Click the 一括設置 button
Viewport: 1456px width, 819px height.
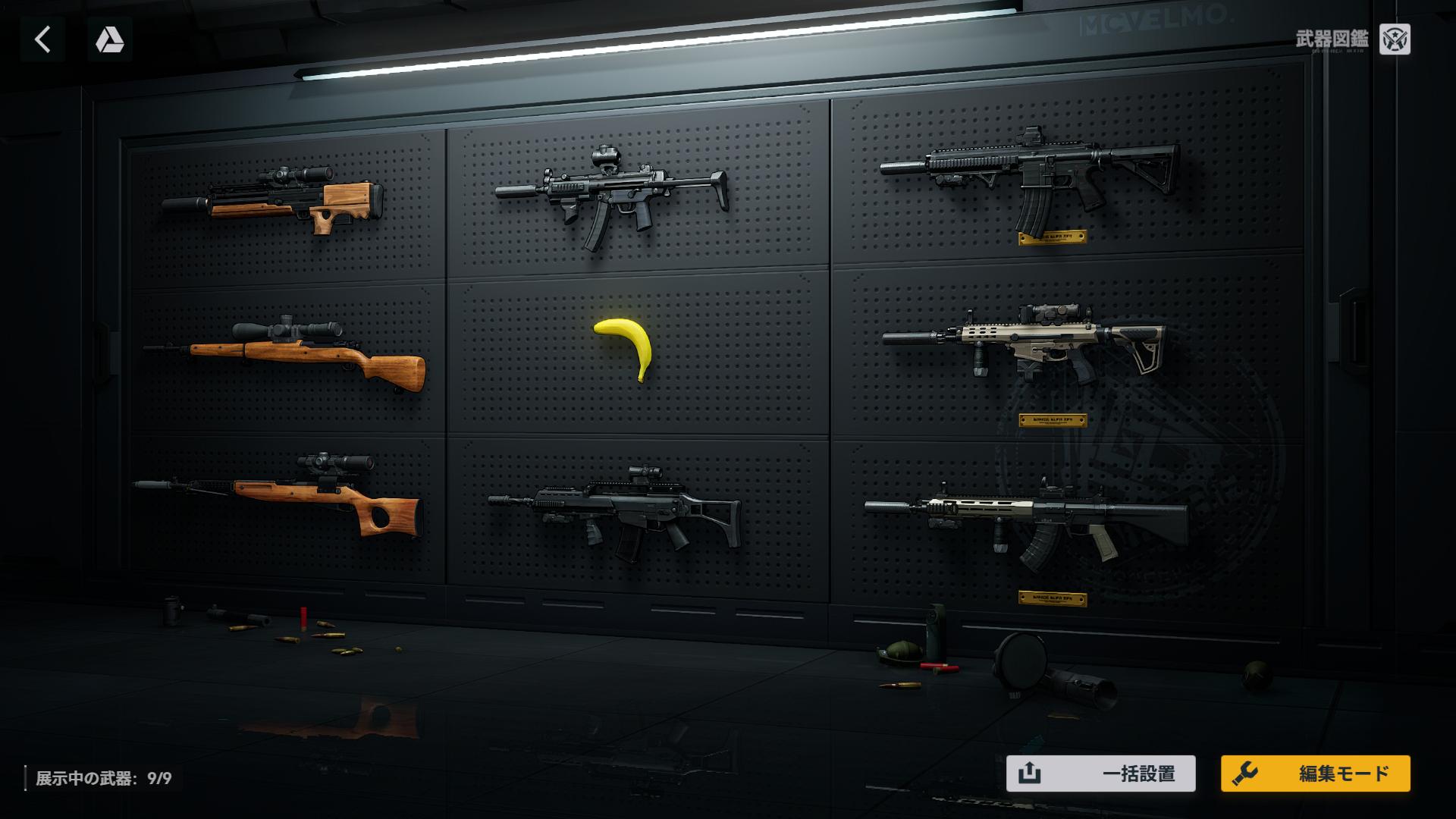(x=1100, y=773)
